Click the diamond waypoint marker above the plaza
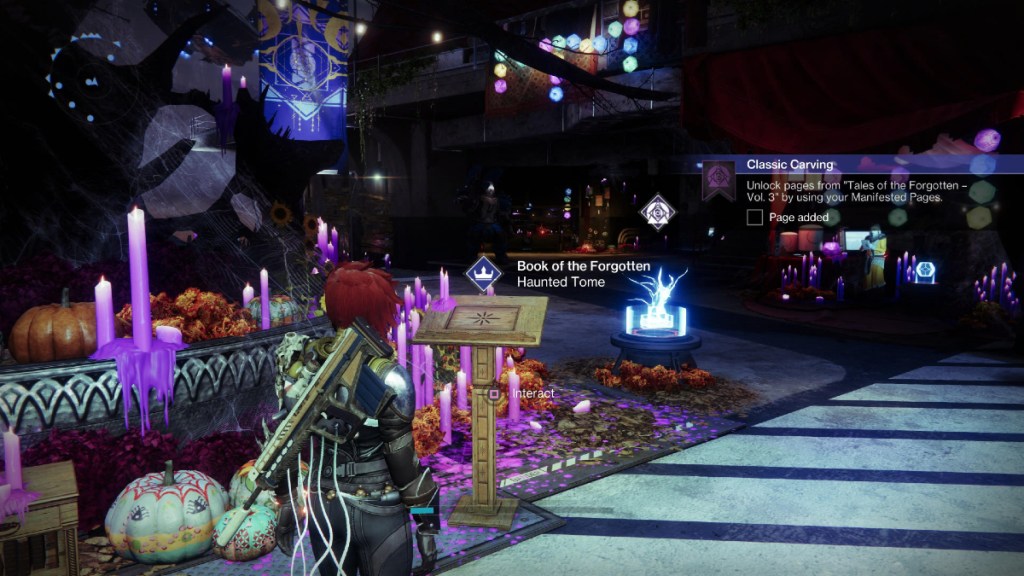The image size is (1024, 576). pos(657,211)
